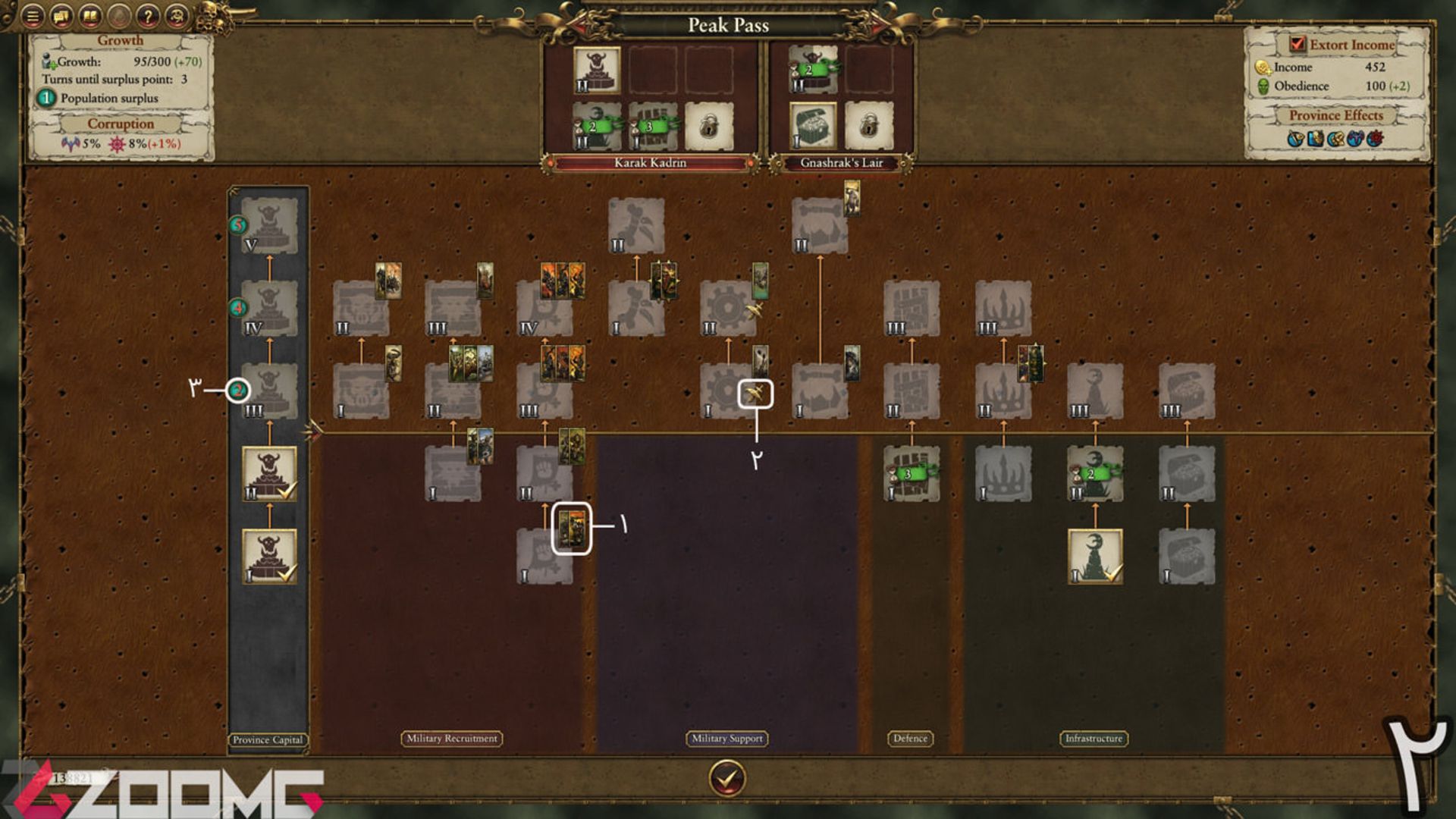Open the encyclopedia book icon
This screenshot has width=1456, height=819.
coord(90,15)
